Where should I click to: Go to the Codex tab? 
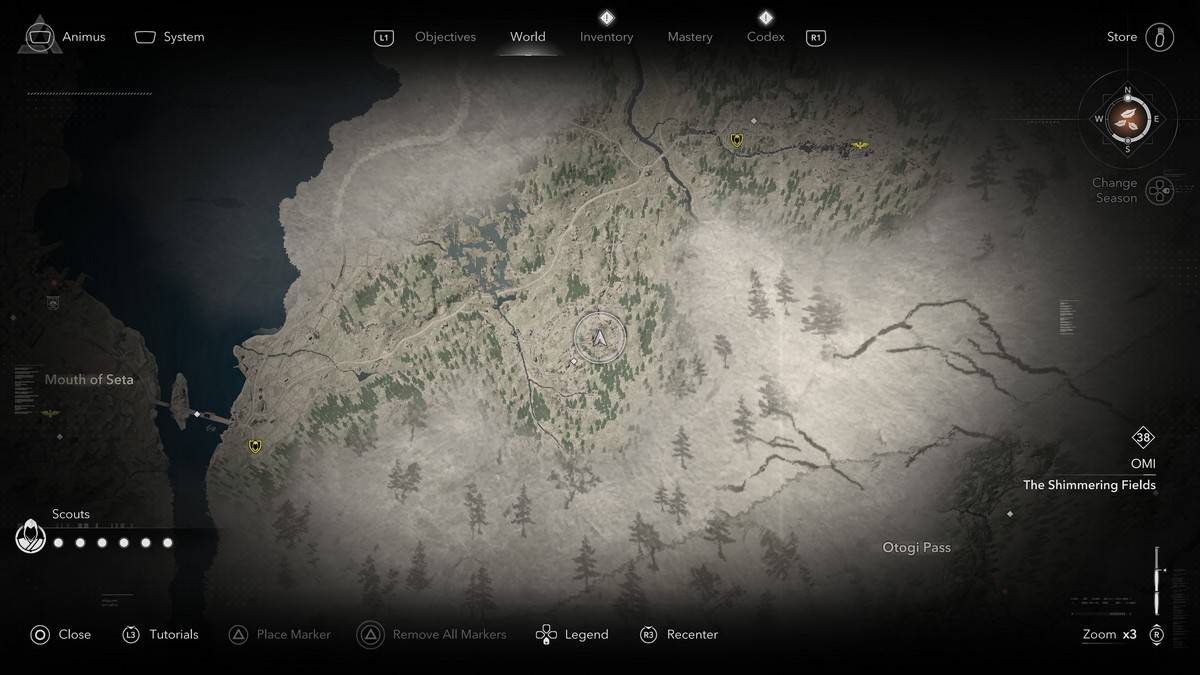[765, 37]
